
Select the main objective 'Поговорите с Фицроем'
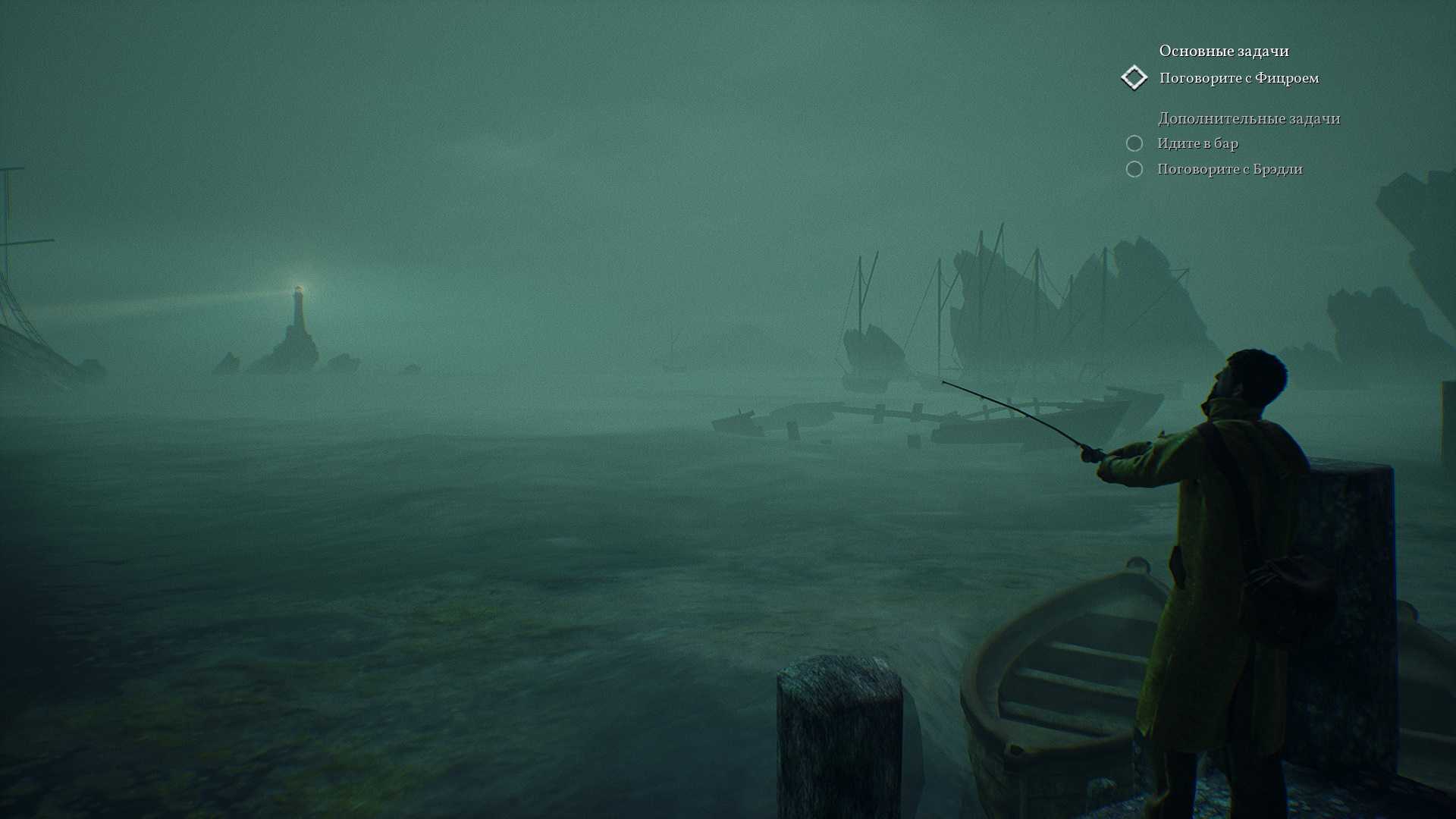coord(1238,78)
